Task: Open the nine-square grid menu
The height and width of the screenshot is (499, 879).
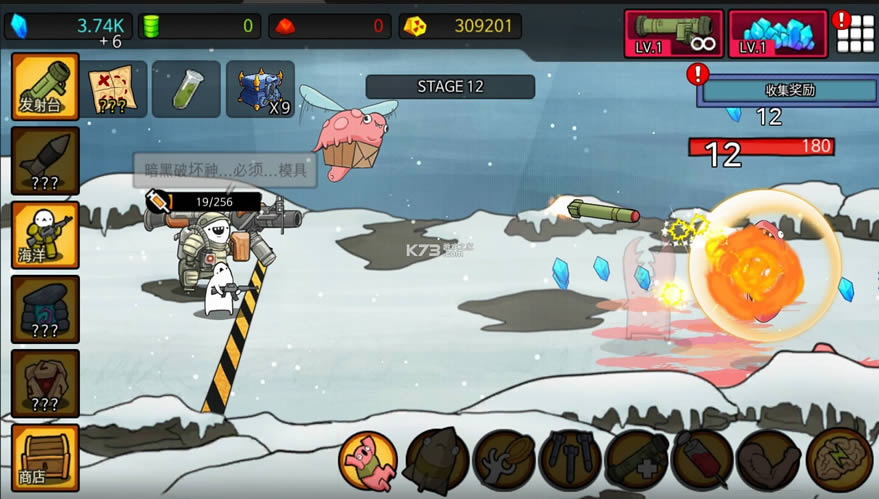Action: tap(855, 34)
